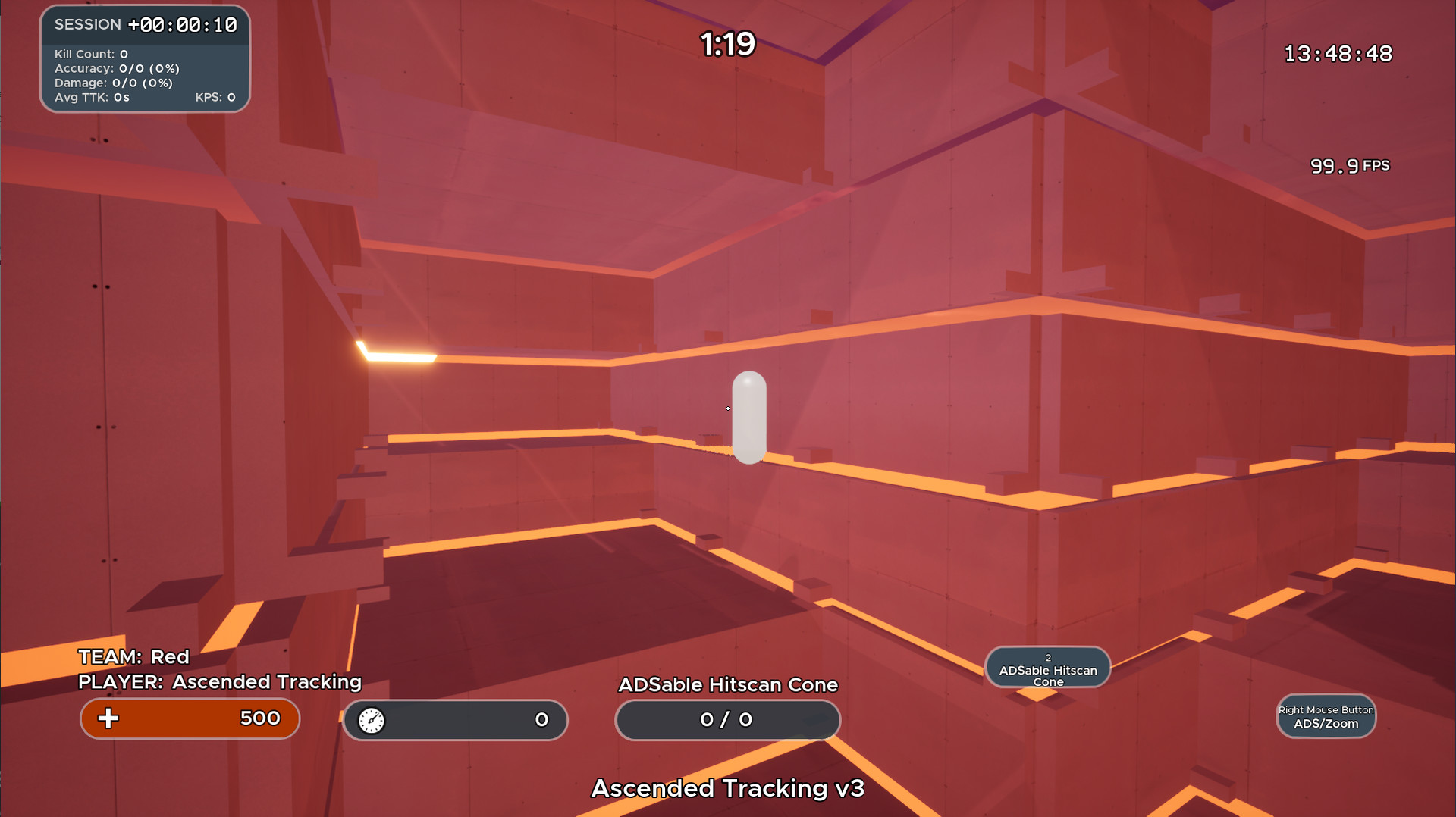The width and height of the screenshot is (1456, 817).
Task: Click the ADSable Hitscan Cone ammo field
Action: pos(726,720)
